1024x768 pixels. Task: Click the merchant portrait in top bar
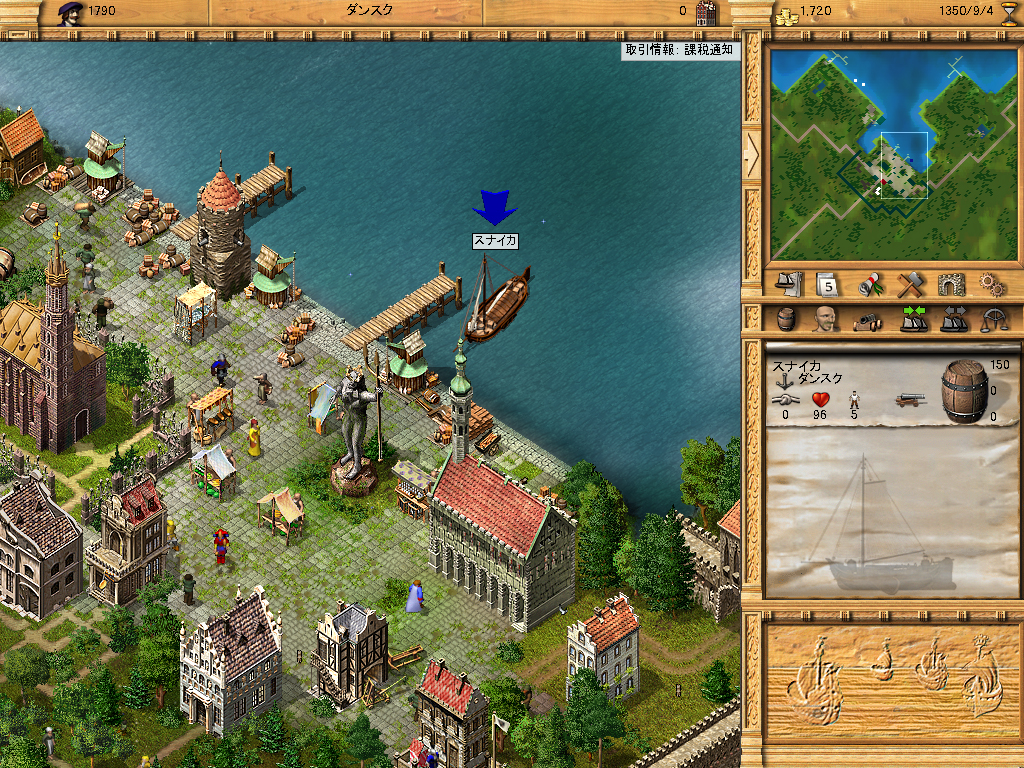coord(70,13)
